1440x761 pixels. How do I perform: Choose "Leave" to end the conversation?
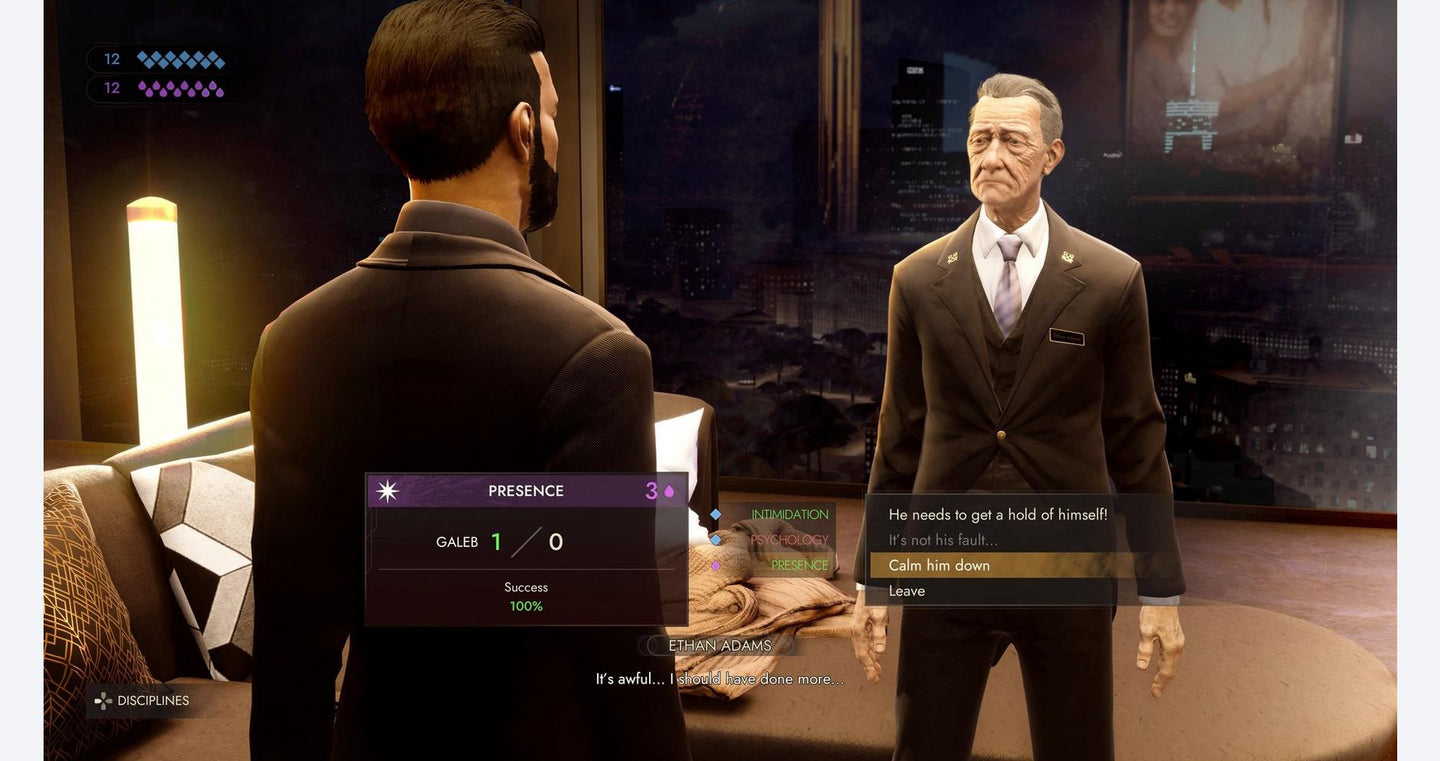tap(907, 591)
